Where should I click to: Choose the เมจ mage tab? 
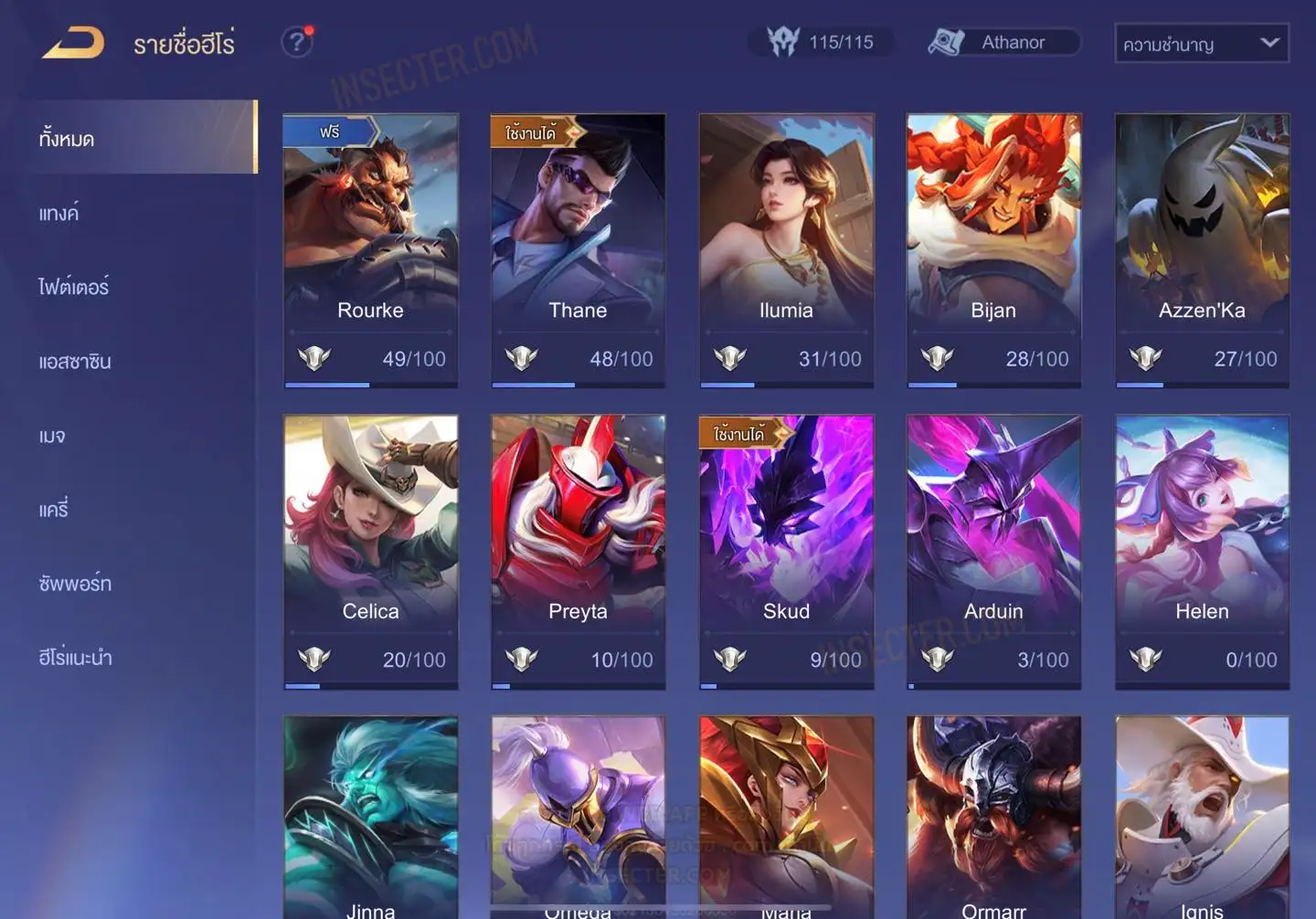click(x=53, y=436)
